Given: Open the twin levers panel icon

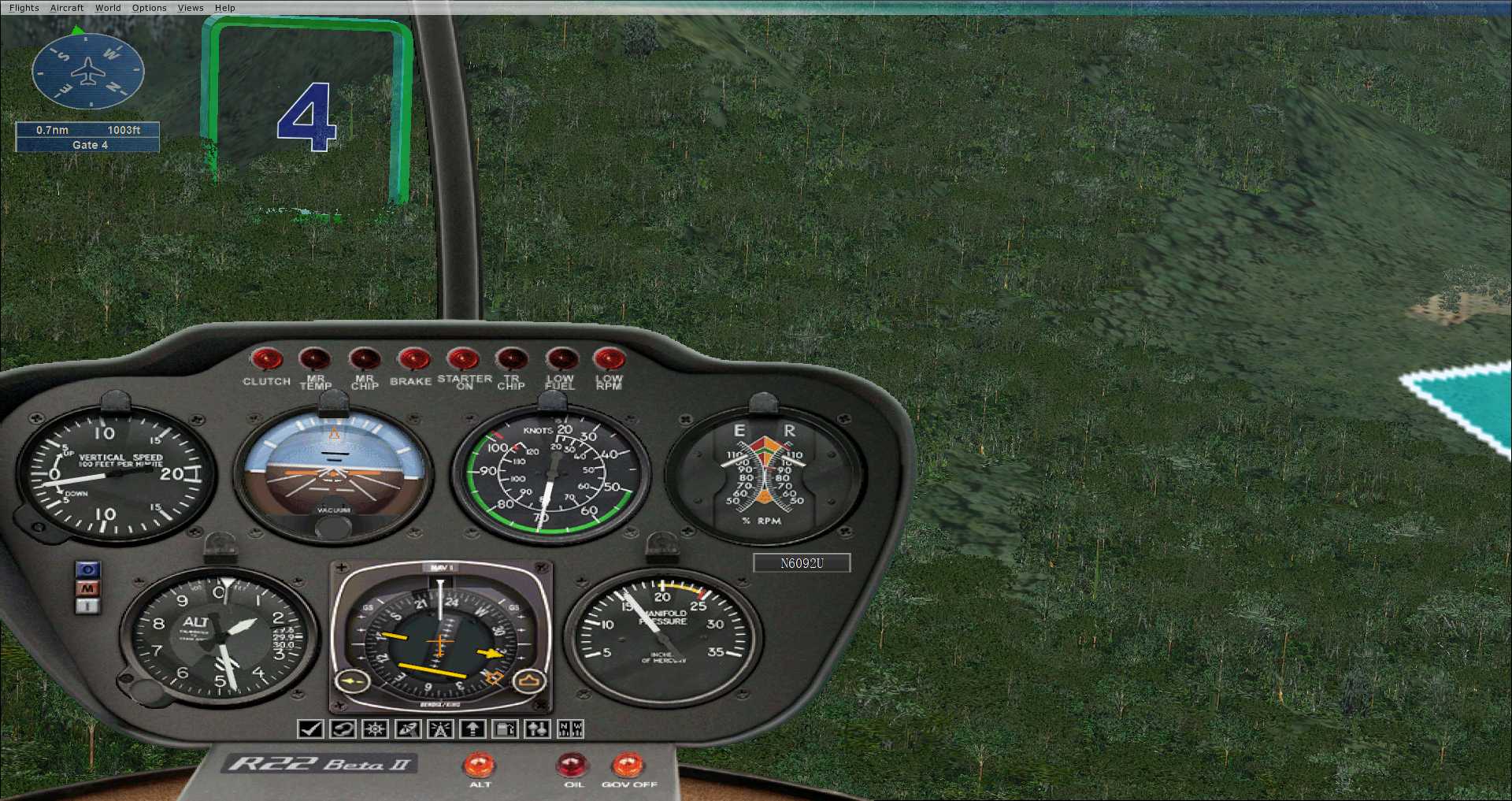Looking at the screenshot, I should click(x=538, y=729).
